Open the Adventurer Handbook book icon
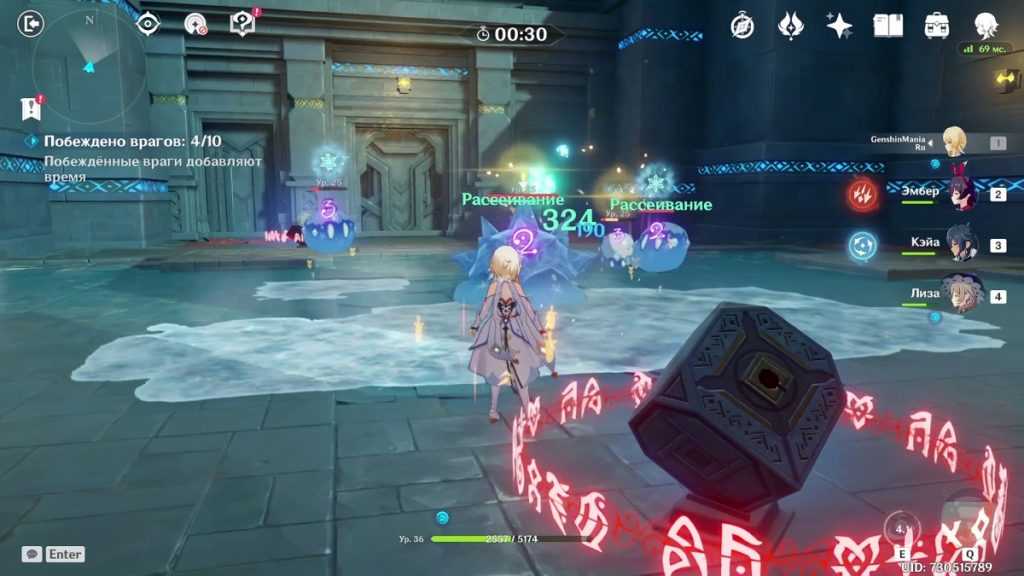 tap(888, 26)
